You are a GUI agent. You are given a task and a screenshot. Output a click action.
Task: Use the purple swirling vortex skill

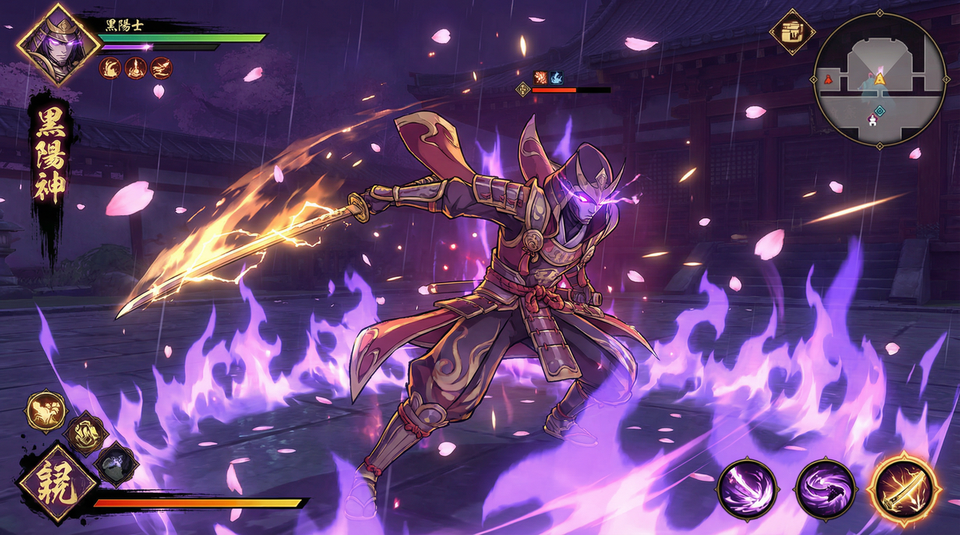(x=825, y=489)
